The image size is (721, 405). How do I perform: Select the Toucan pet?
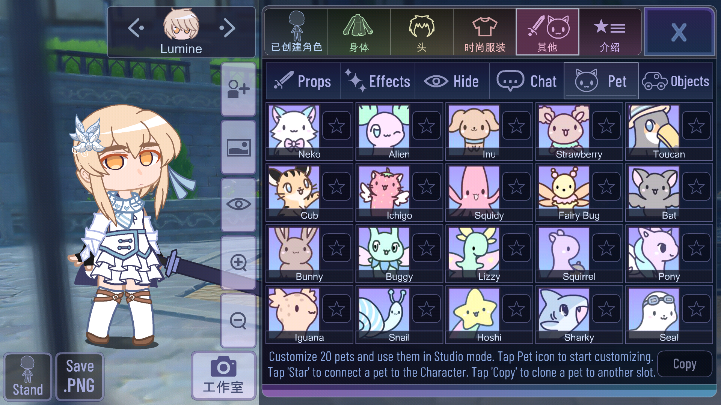tap(654, 128)
